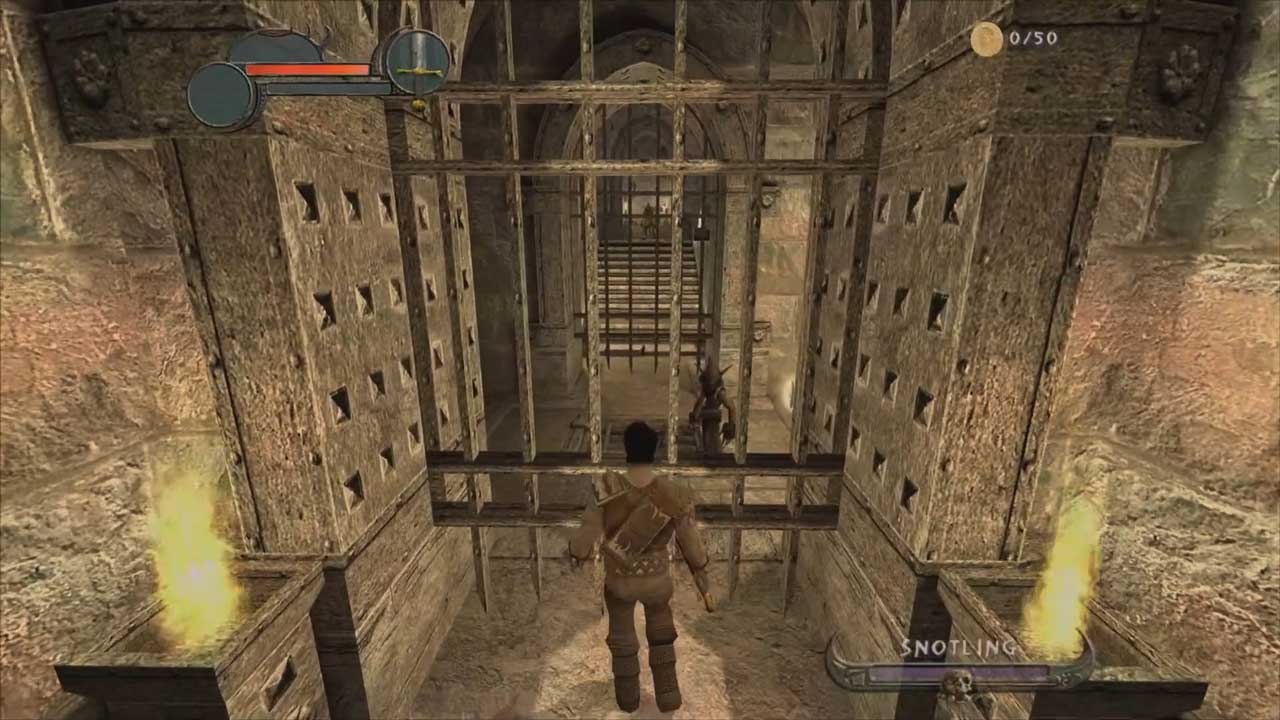Click the gold coin counter icon
Viewport: 1280px width, 720px height.
point(986,39)
